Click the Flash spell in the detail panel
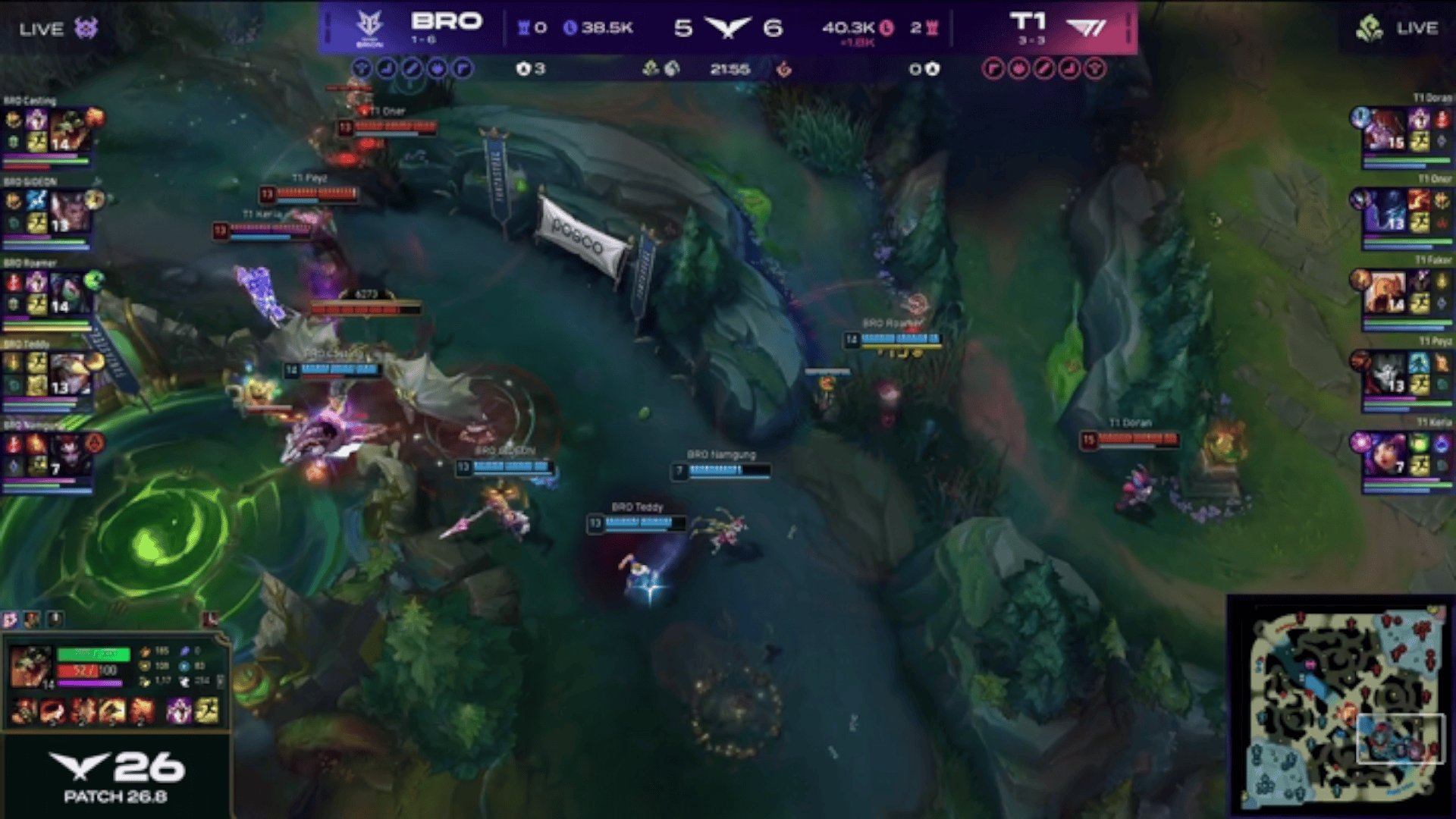1456x819 pixels. coord(207,711)
